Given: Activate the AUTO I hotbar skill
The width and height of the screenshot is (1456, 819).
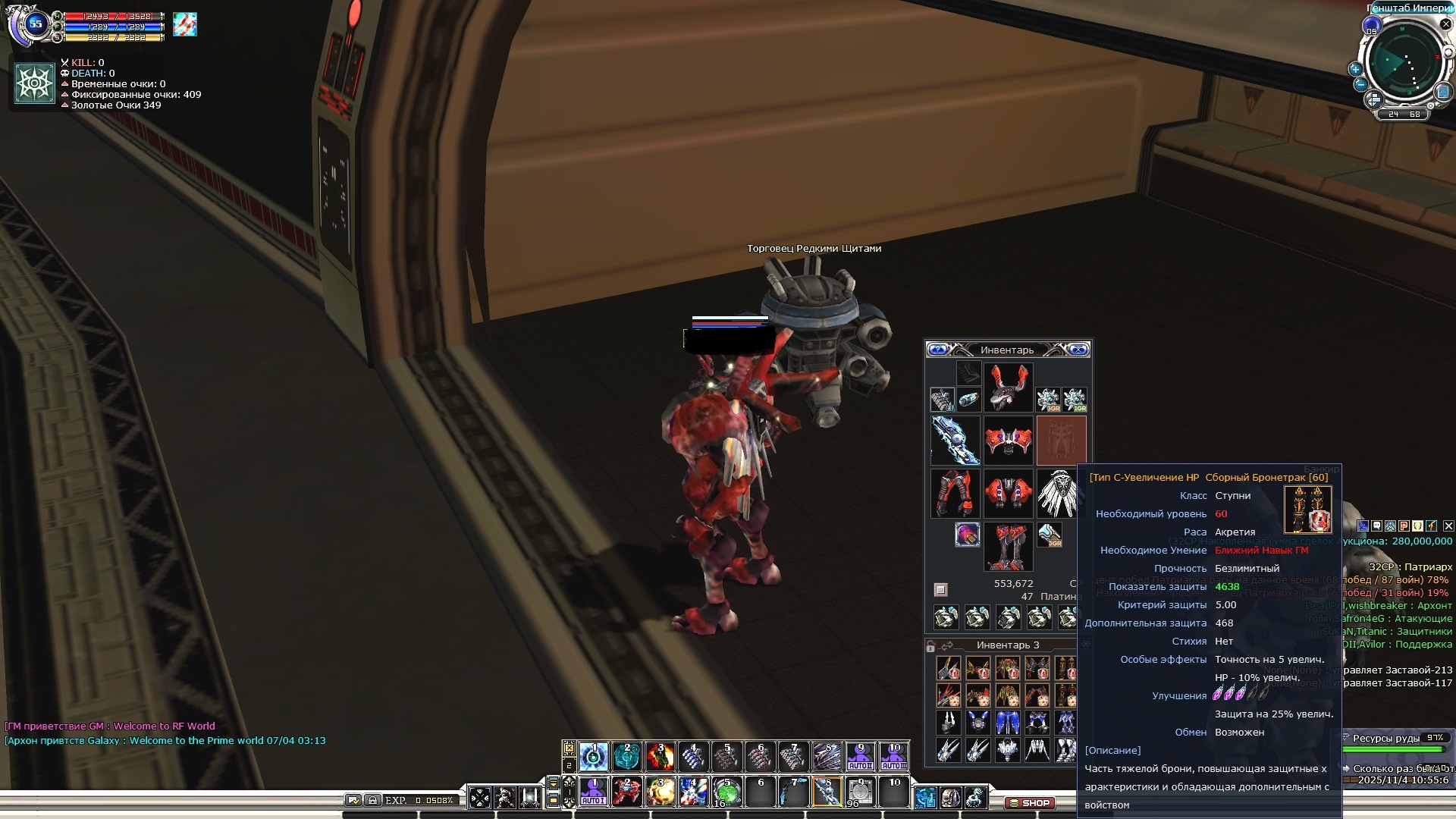Looking at the screenshot, I should [x=593, y=792].
